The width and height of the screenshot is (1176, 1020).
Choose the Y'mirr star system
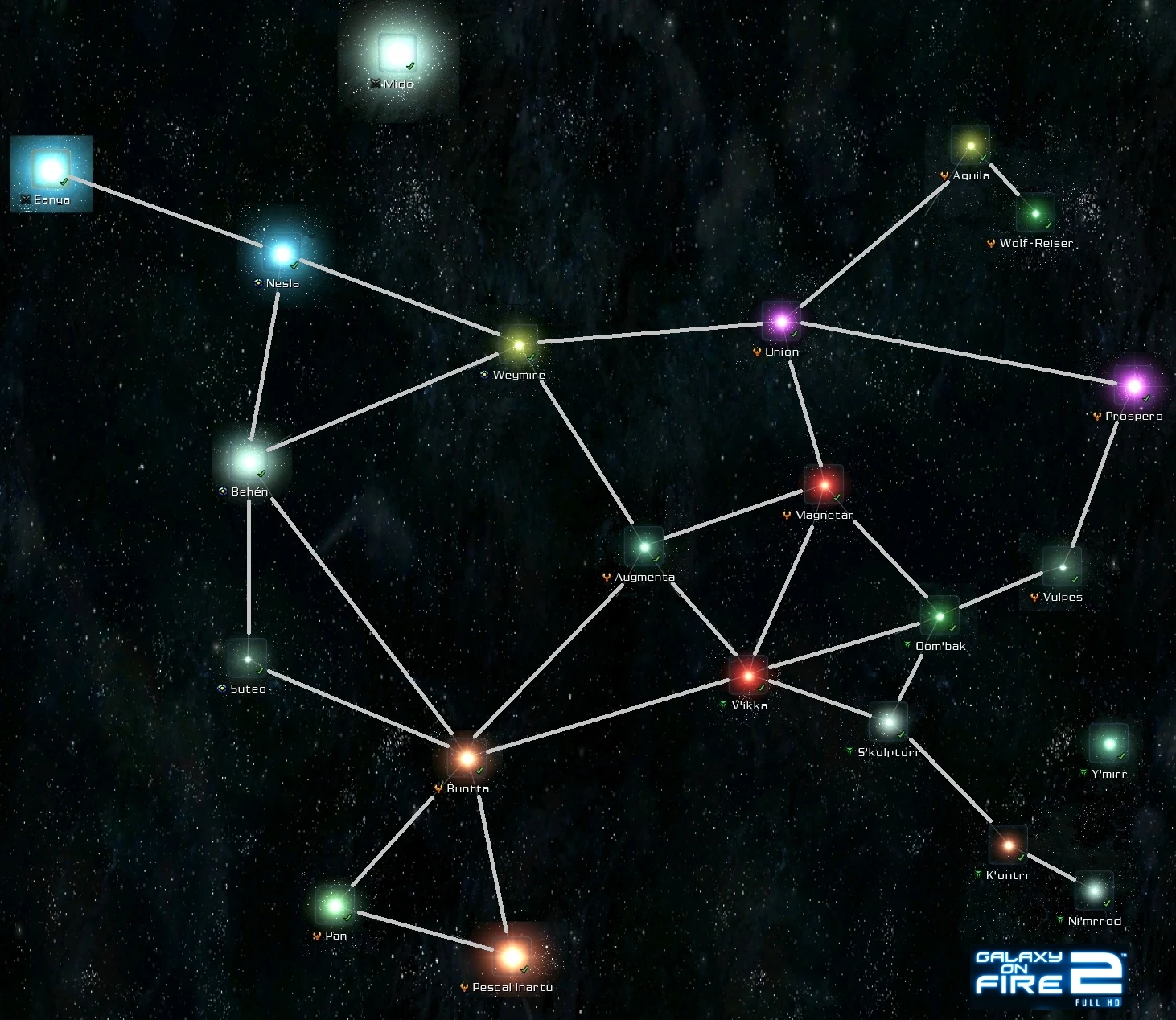pyautogui.click(x=1109, y=744)
